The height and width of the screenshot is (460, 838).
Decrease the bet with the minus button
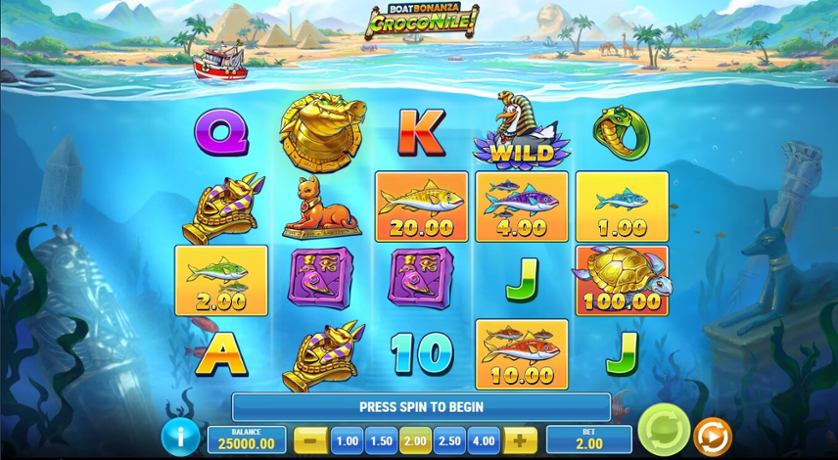(x=311, y=440)
